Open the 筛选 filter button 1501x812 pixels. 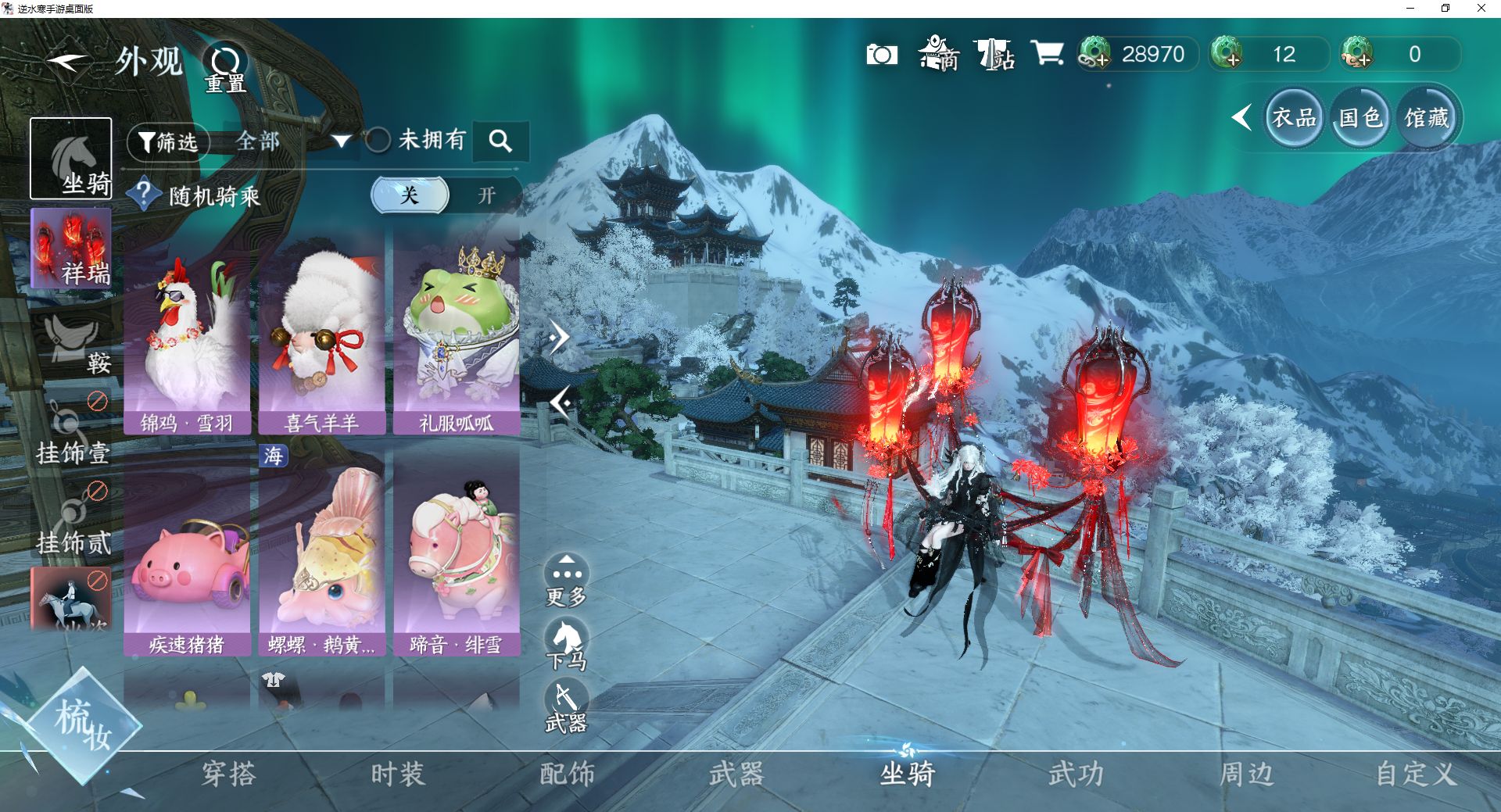tap(168, 142)
